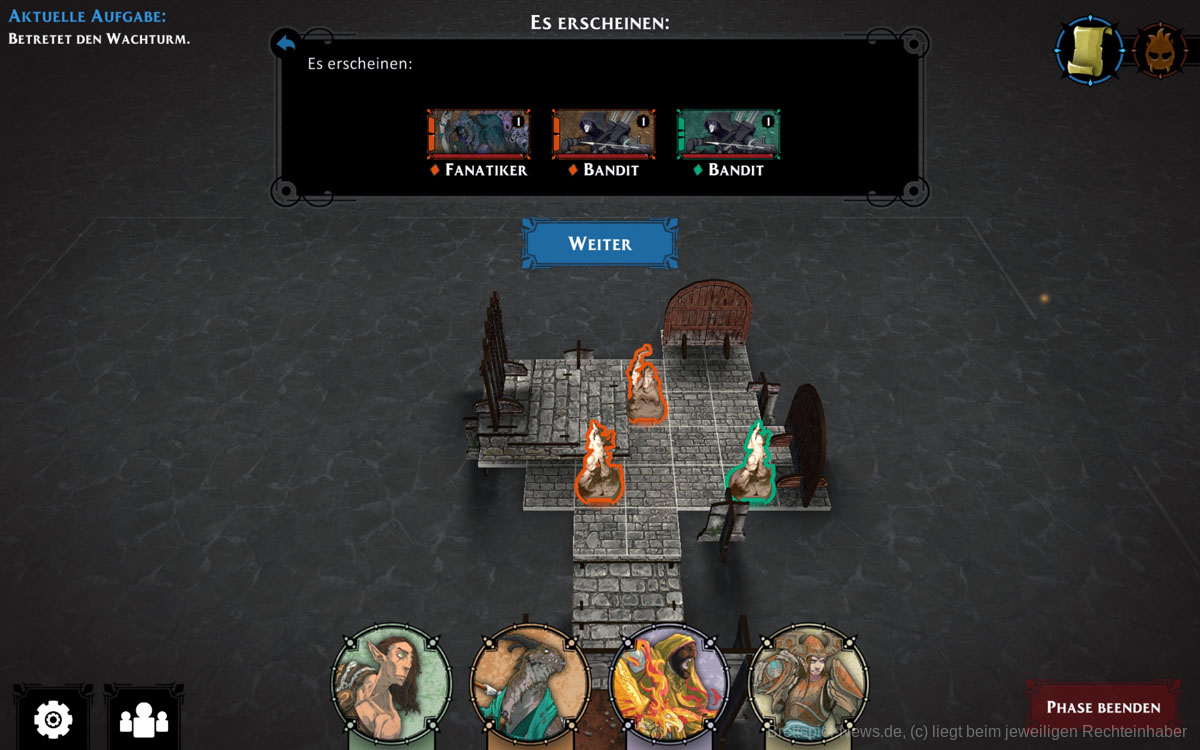Select the green-outlined enemy token on the board
The height and width of the screenshot is (750, 1200).
click(x=751, y=465)
